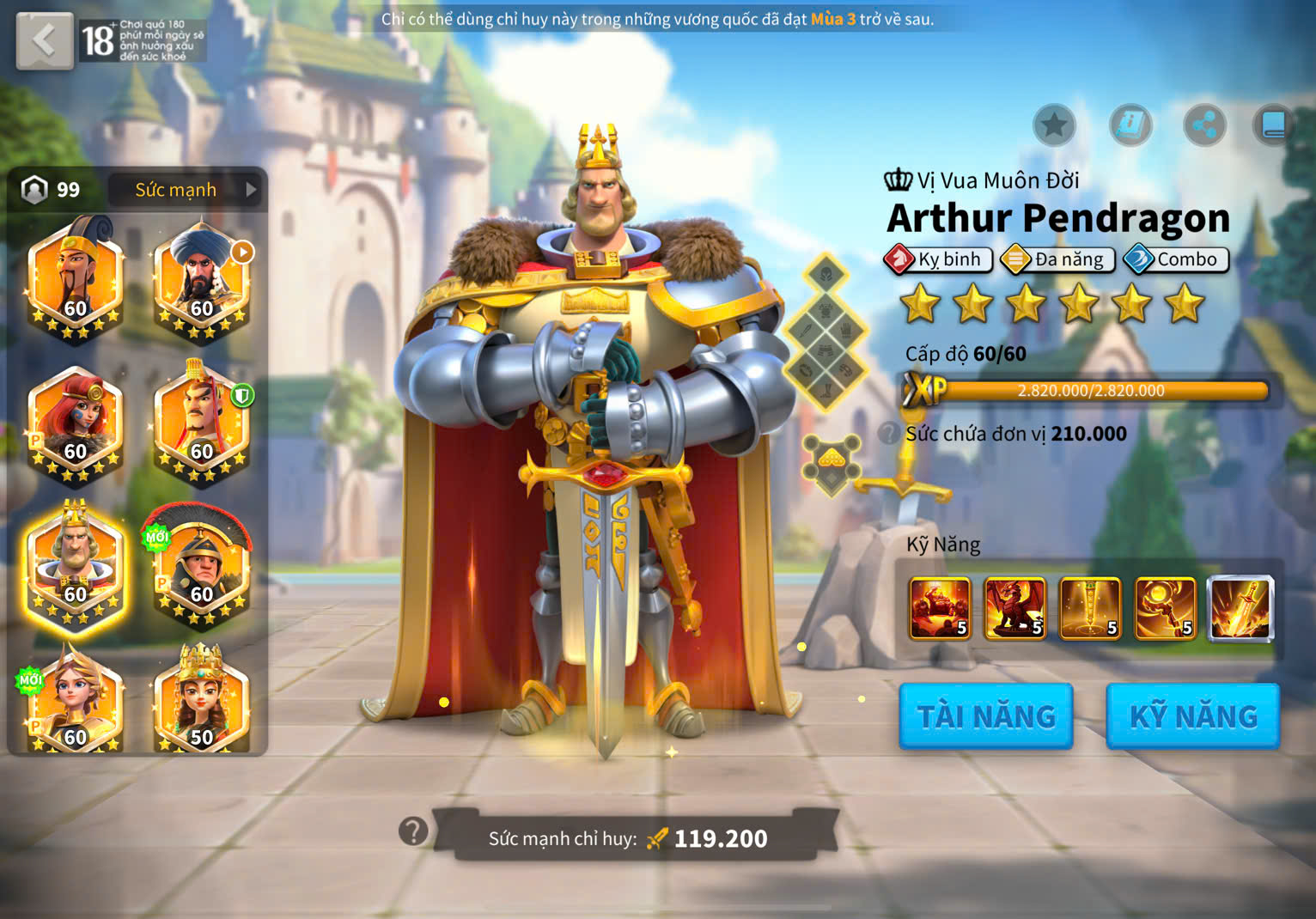Open the commander info book icon

click(x=1130, y=126)
